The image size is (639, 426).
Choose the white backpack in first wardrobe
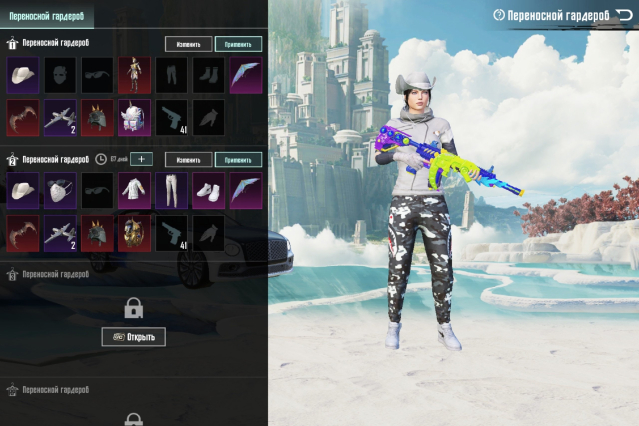[134, 117]
